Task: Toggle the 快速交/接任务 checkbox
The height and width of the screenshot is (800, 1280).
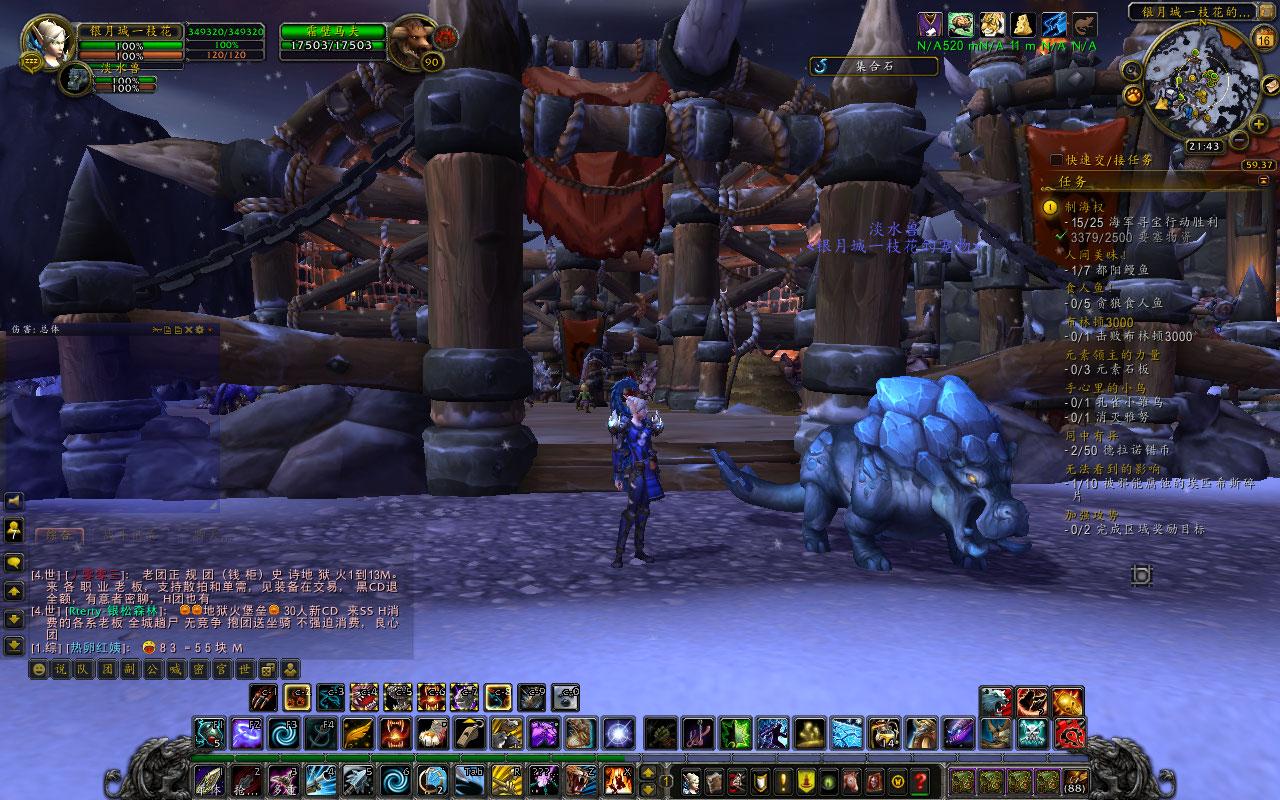Action: (1057, 160)
